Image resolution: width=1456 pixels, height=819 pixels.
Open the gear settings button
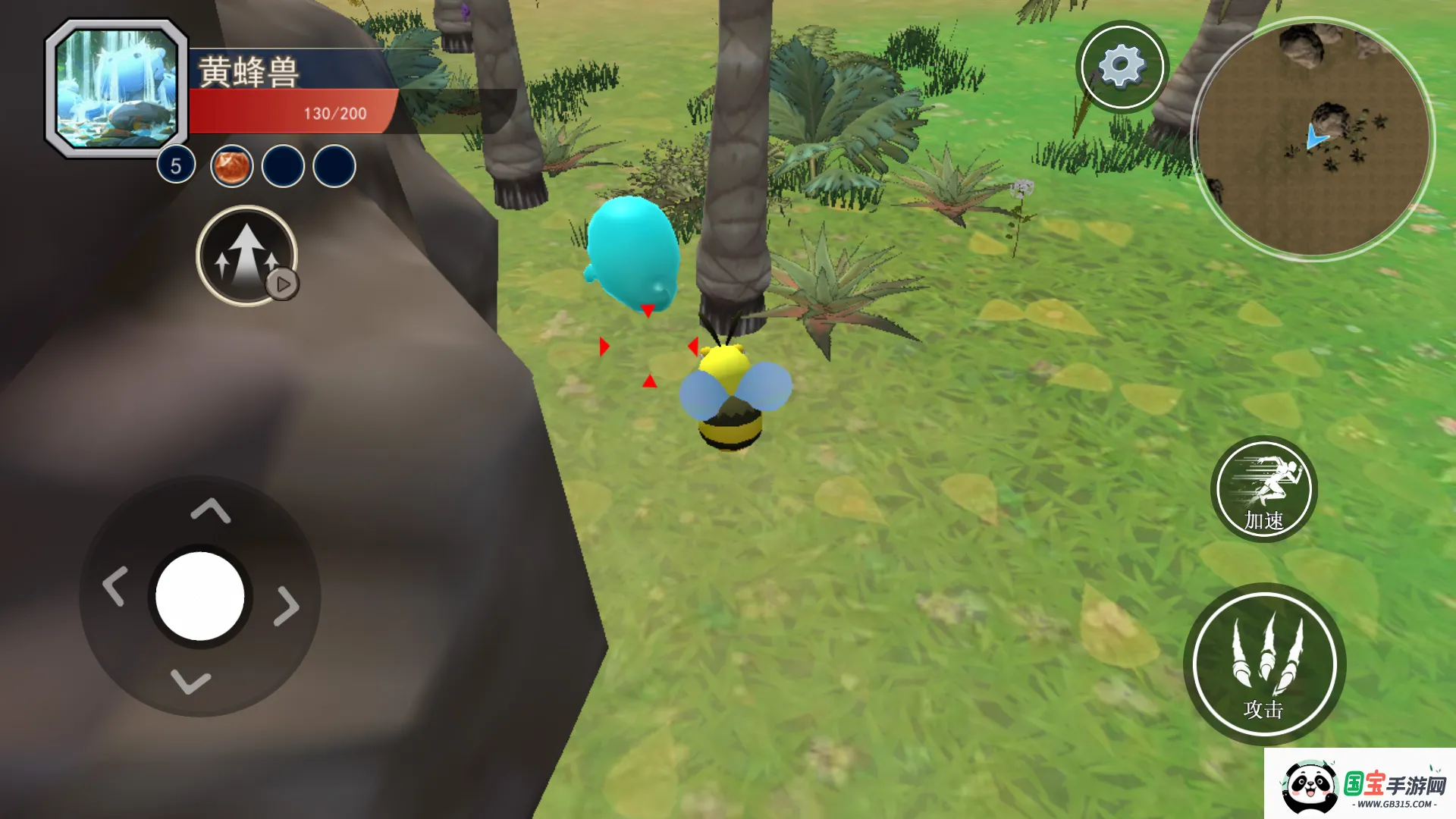pyautogui.click(x=1122, y=67)
